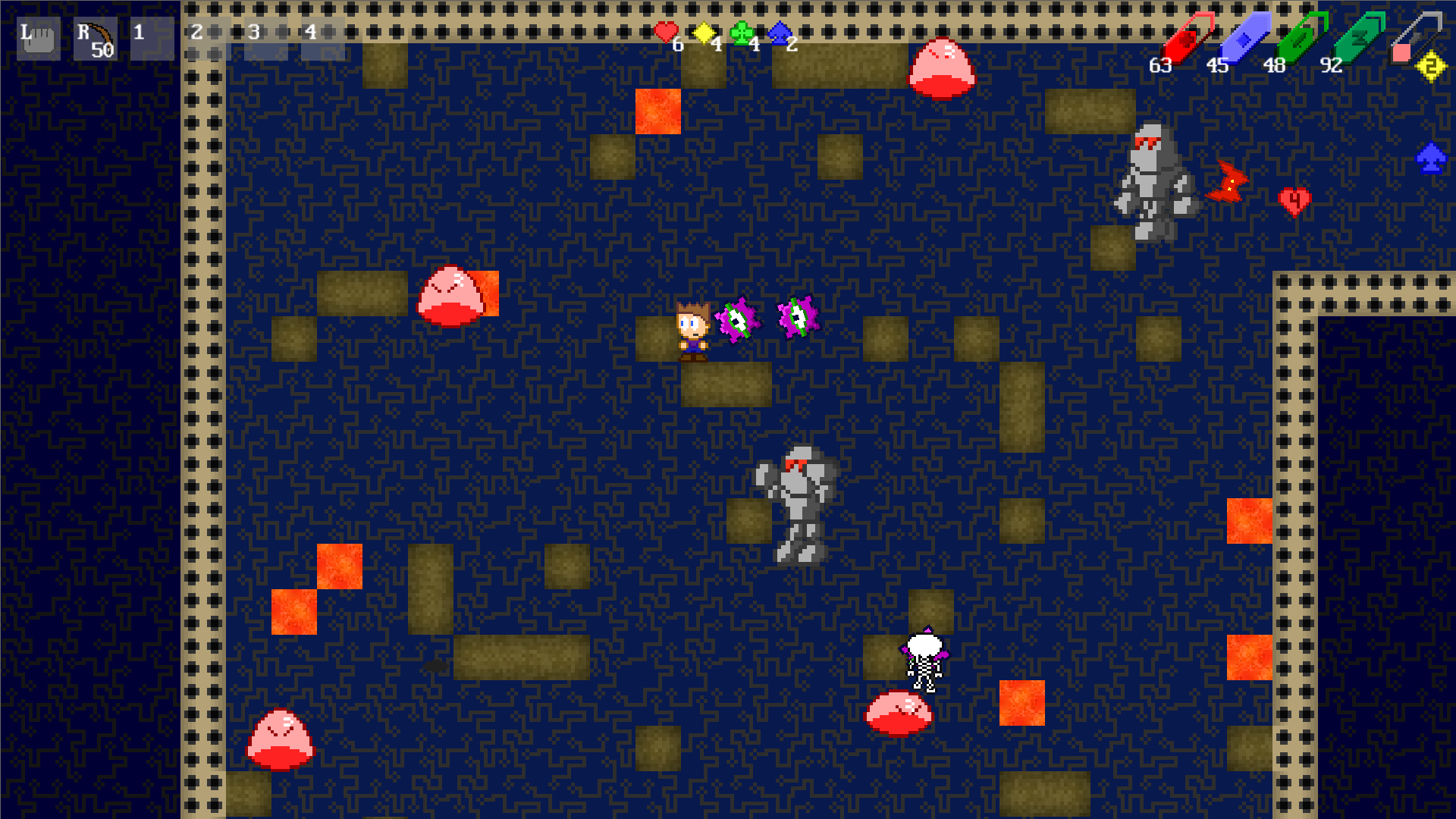This screenshot has width=1456, height=819.
Task: Select the R-hand bow with 50 ammo
Action: [x=94, y=38]
